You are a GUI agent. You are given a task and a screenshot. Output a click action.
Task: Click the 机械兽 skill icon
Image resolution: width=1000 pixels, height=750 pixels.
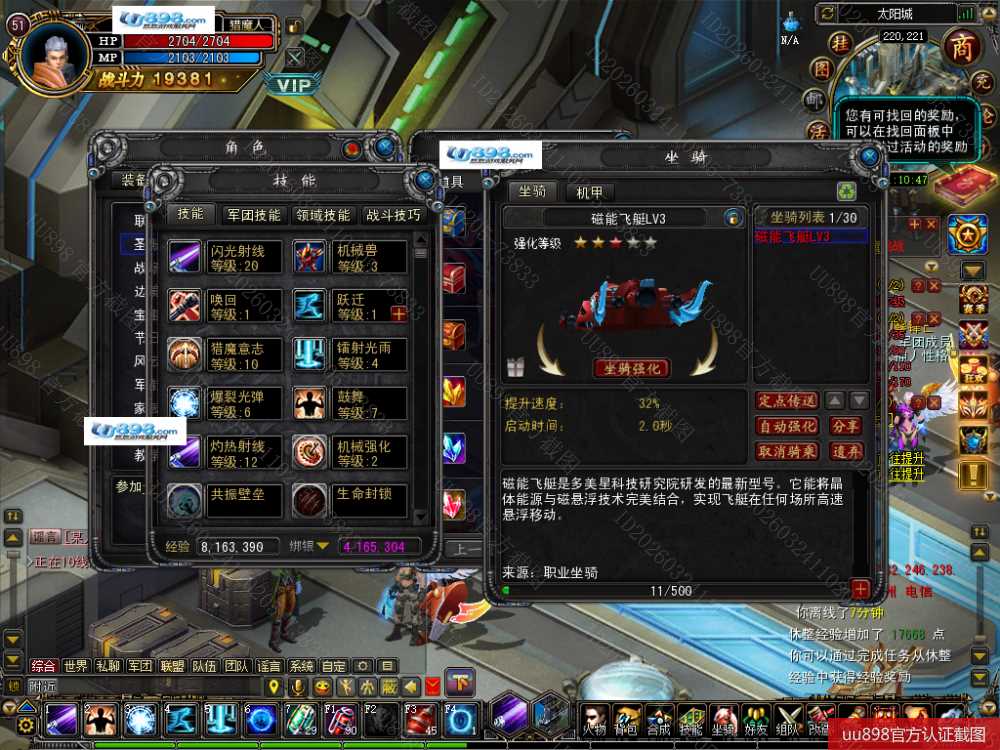pyautogui.click(x=310, y=258)
